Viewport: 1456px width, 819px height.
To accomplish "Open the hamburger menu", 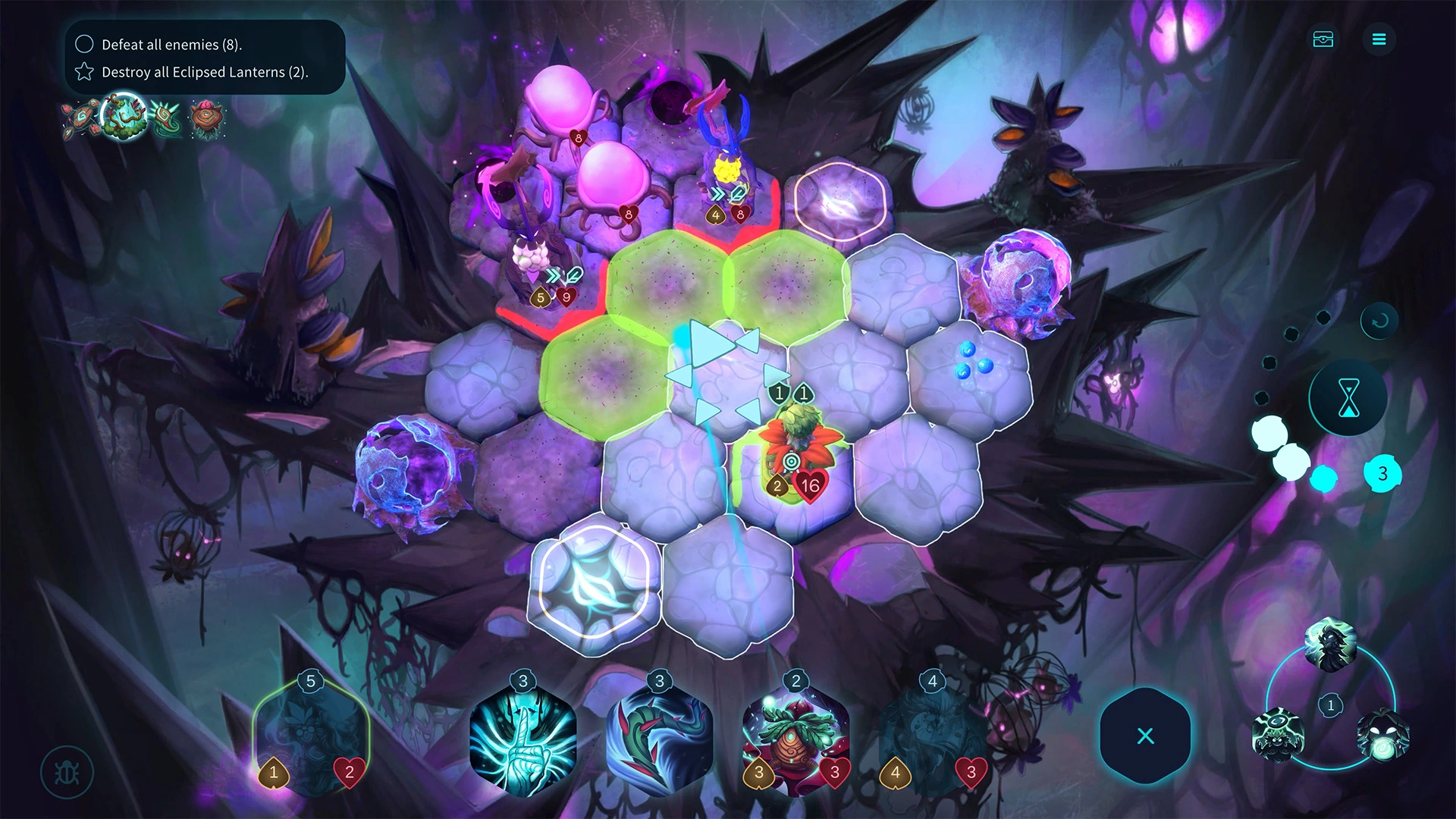I will point(1379,39).
